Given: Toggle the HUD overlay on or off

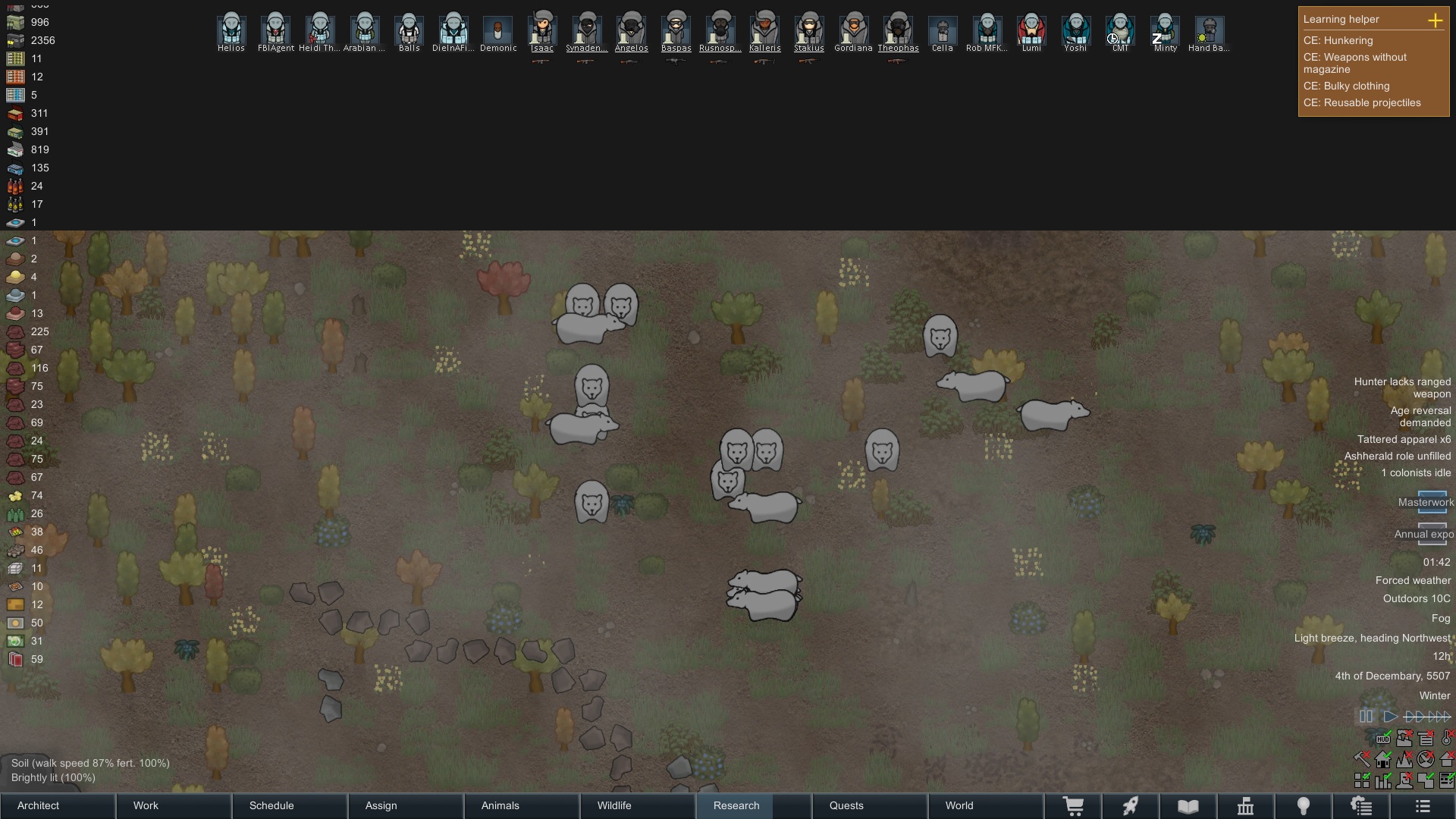Looking at the screenshot, I should point(1383,738).
